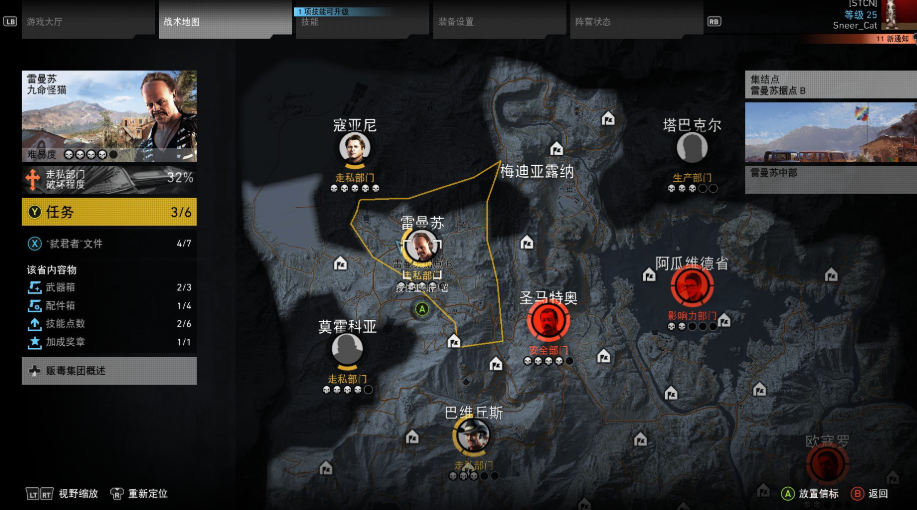View the 雷曼苏 province info card
Image resolution: width=917 pixels, height=510 pixels.
pos(109,115)
